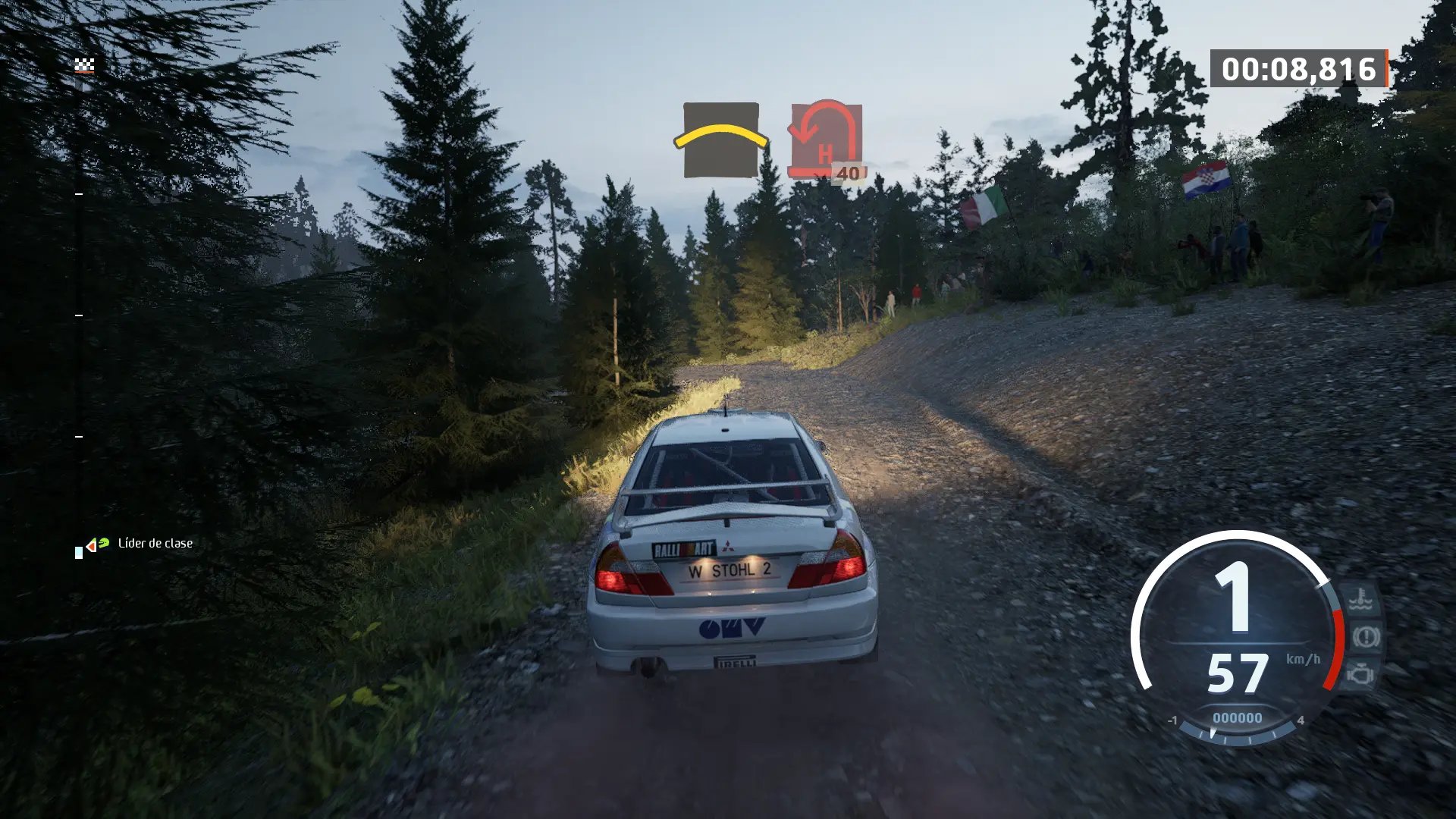Select the hairpin left pace note icon
1456x819 pixels.
[x=826, y=140]
